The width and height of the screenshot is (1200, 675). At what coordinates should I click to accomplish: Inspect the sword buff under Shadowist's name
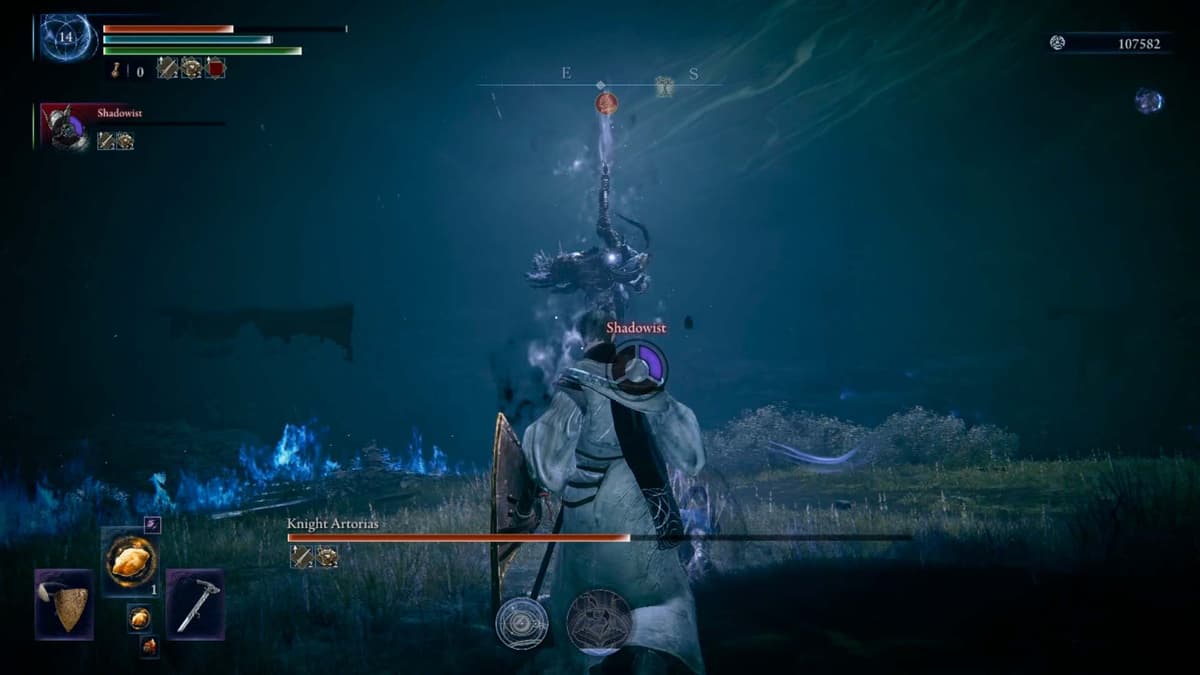[105, 141]
